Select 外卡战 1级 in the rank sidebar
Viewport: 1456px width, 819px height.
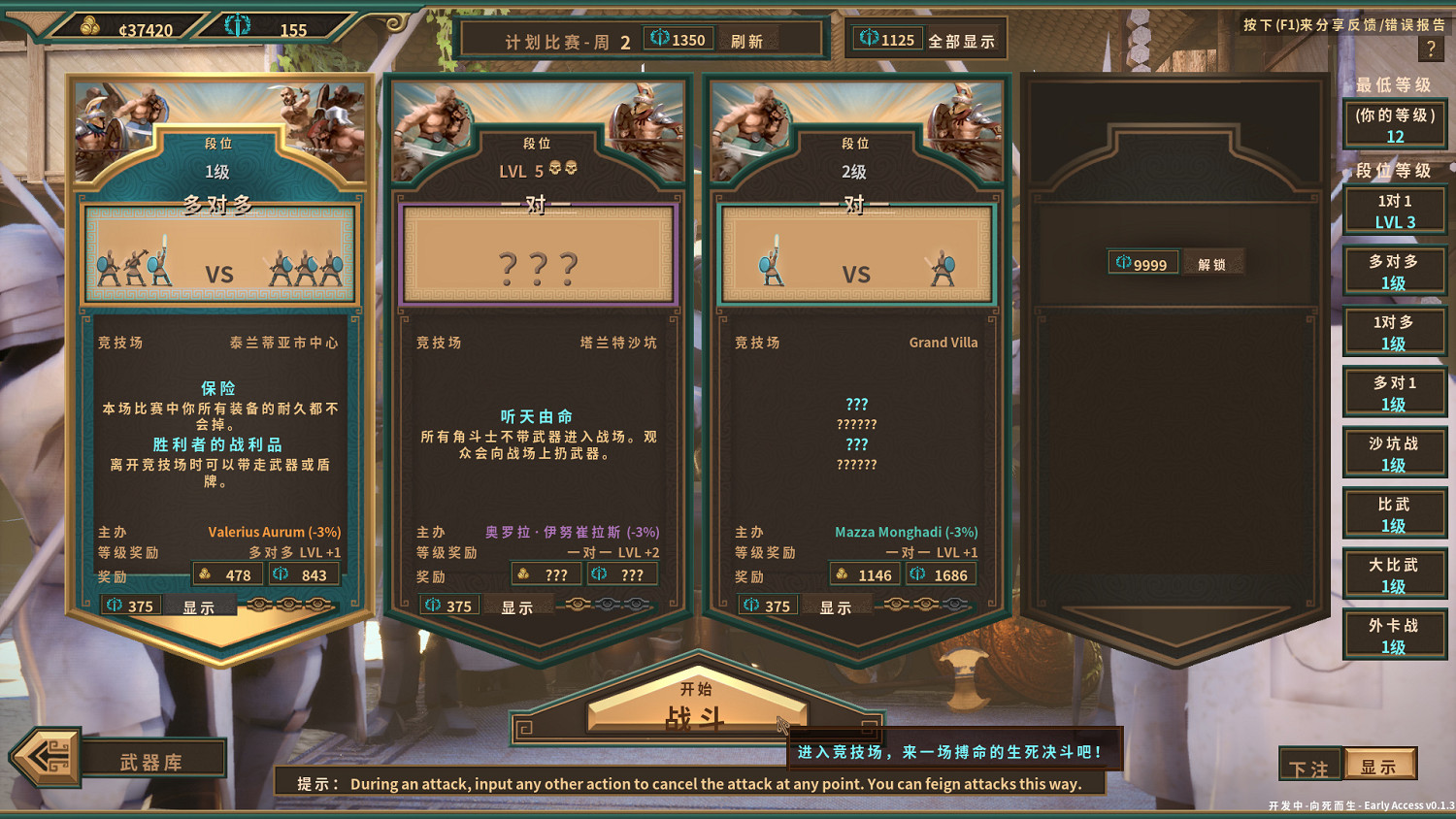pyautogui.click(x=1394, y=636)
